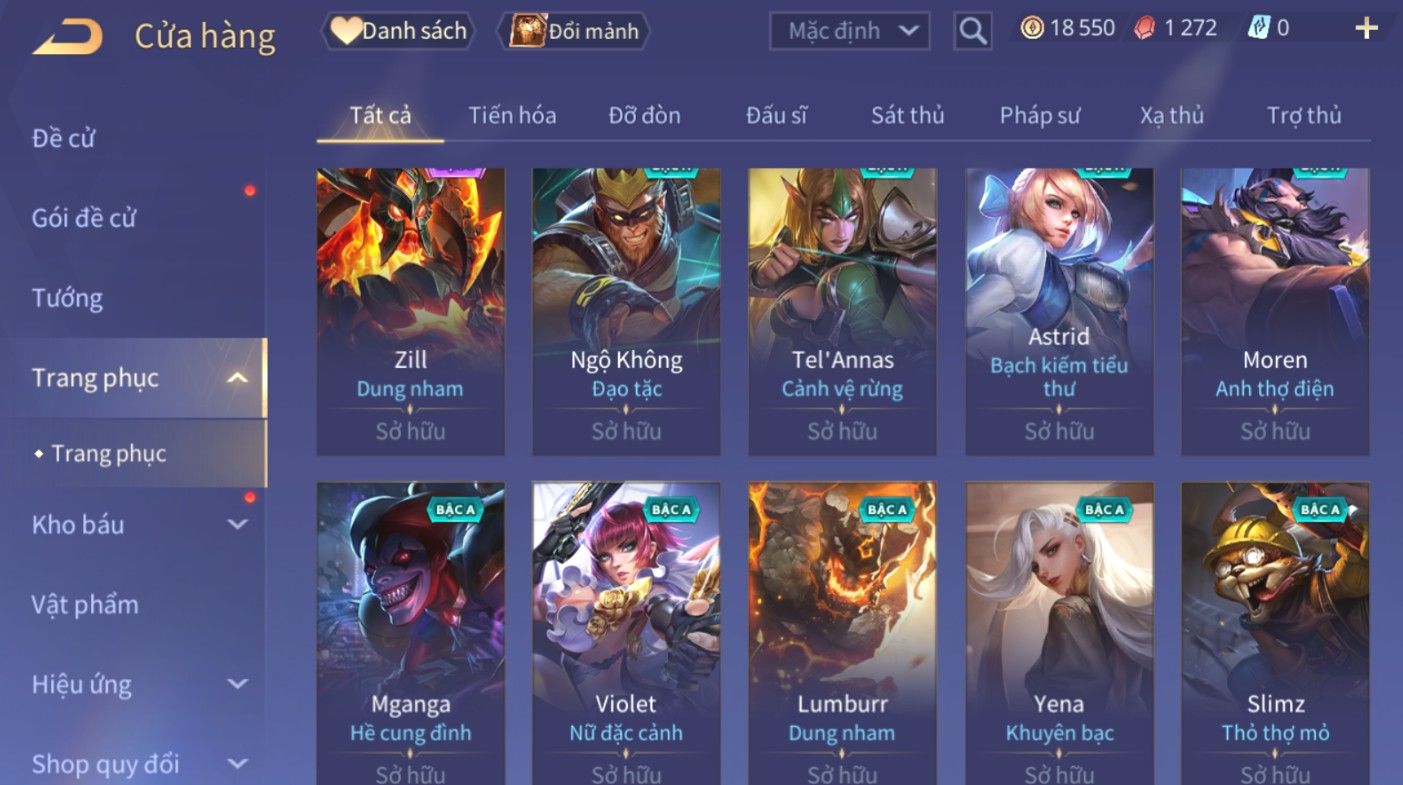Screen dimensions: 1403x785
Task: Switch to the Tiến hóa tab
Action: pyautogui.click(x=512, y=115)
